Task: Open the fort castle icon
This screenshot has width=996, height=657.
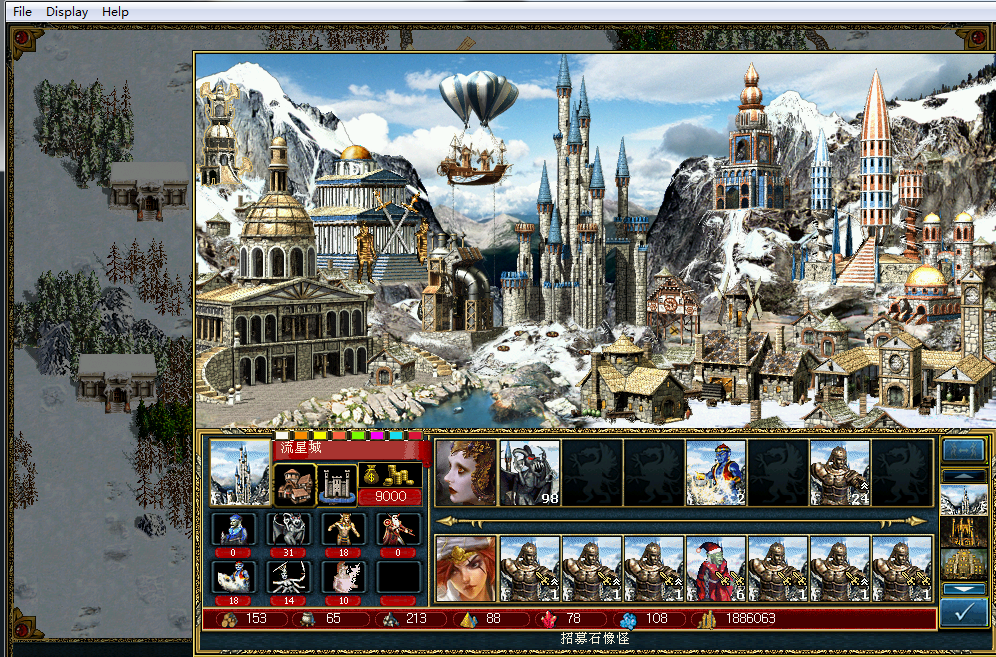Action: (x=337, y=485)
